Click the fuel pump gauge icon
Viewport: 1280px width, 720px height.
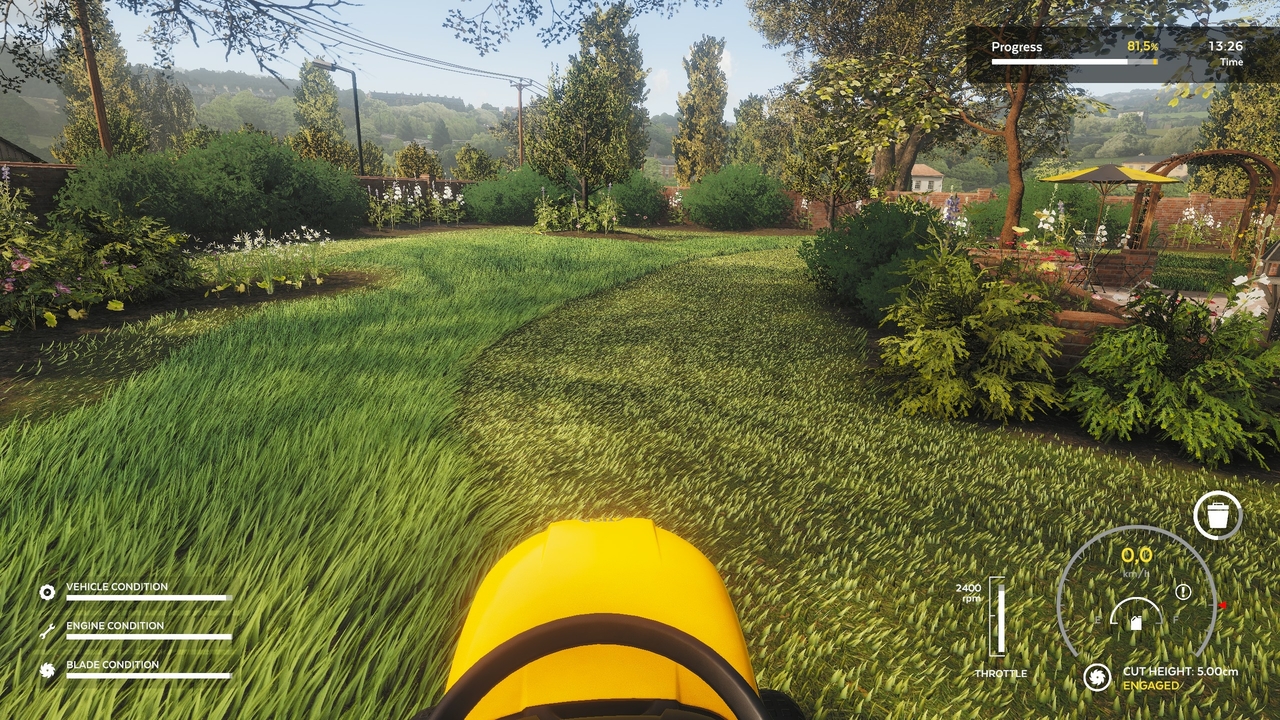point(1136,622)
